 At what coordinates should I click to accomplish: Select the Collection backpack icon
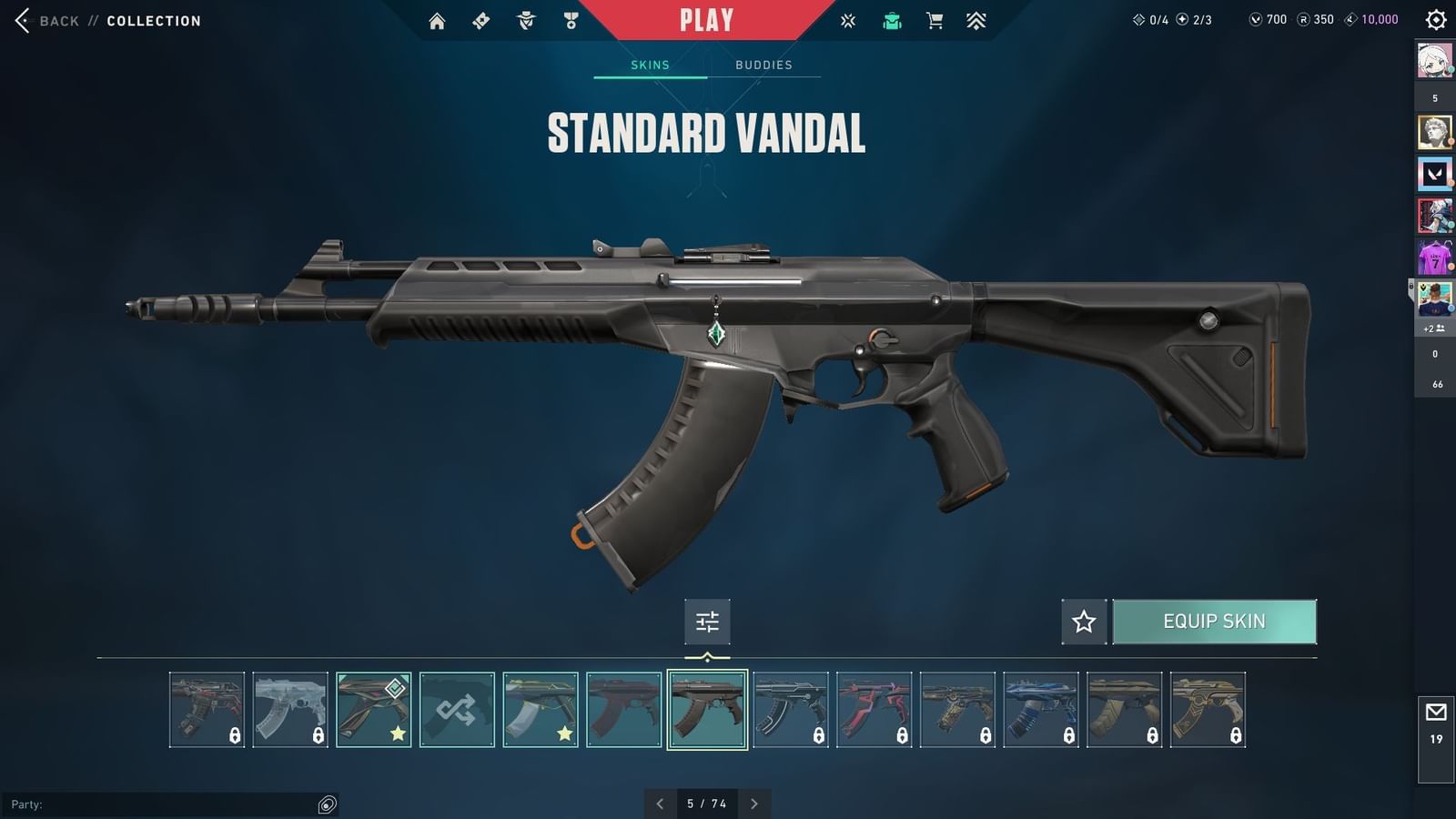[891, 20]
